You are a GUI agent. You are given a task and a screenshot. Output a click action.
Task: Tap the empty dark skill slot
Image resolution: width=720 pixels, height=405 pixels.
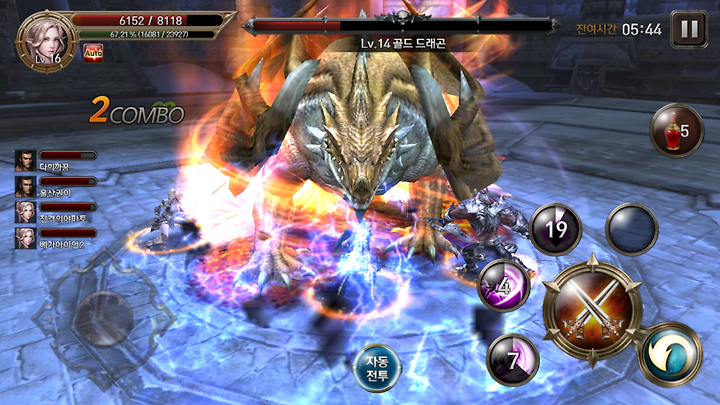tap(631, 230)
